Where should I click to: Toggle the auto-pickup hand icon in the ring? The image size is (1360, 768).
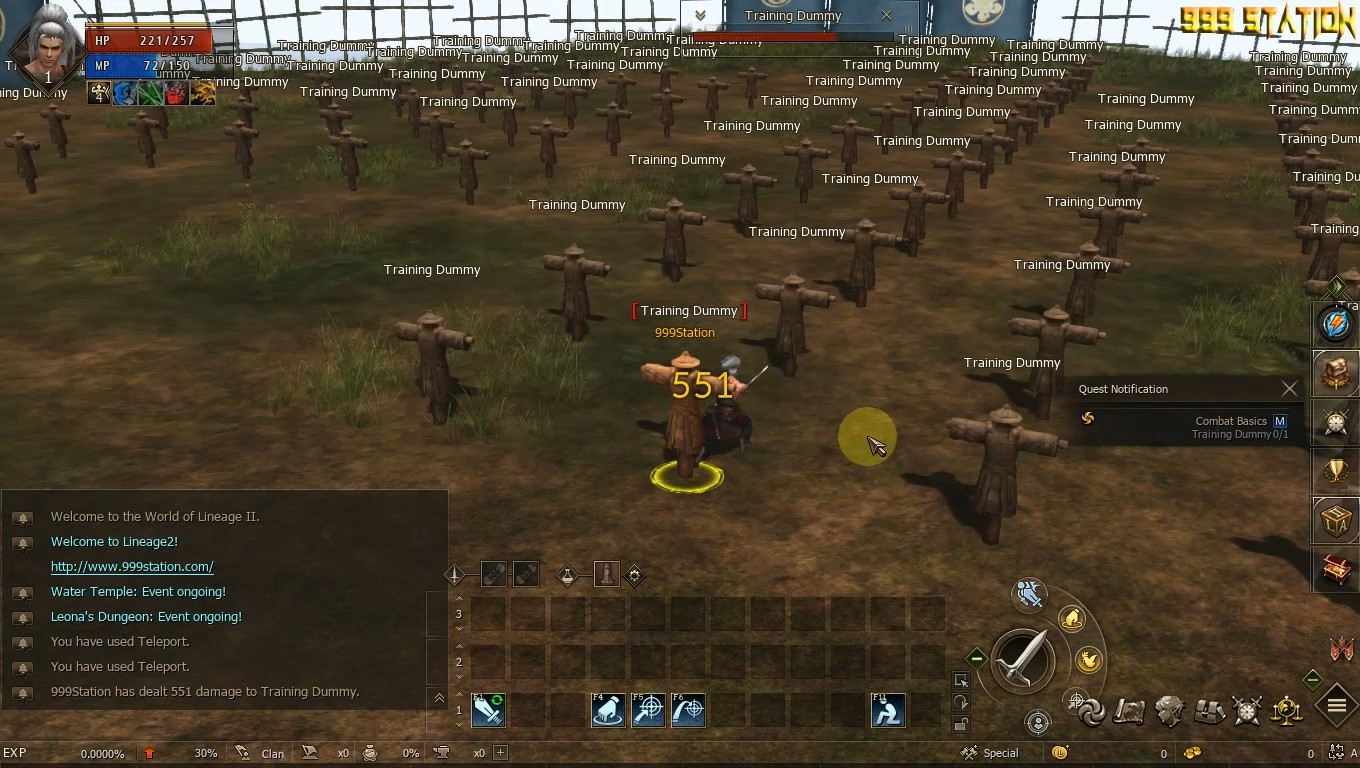pos(1071,617)
